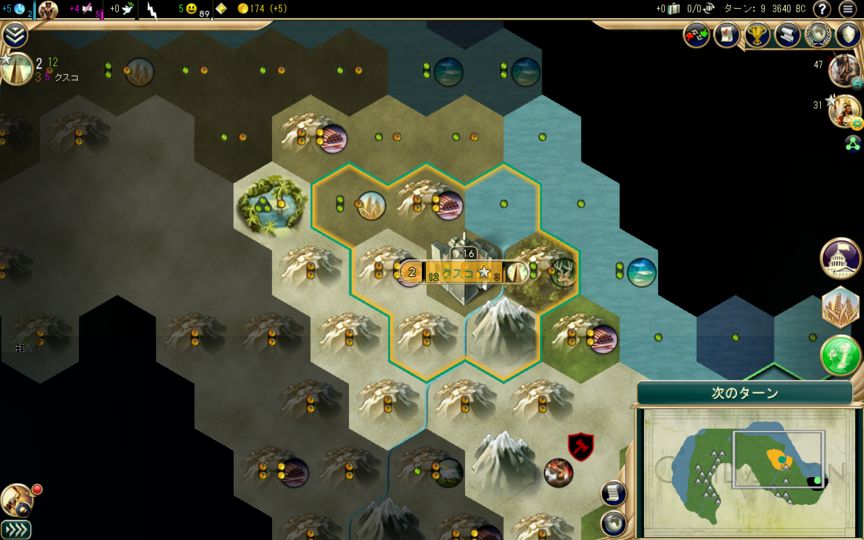This screenshot has height=540, width=864.
Task: Select the leader portrait with score 31
Action: tap(846, 109)
